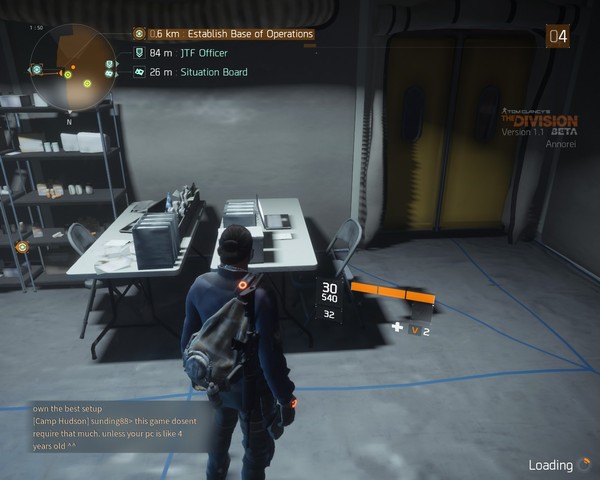Screen dimensions: 600x480
Task: Track the JTF Officer waypoint entry
Action: point(203,53)
